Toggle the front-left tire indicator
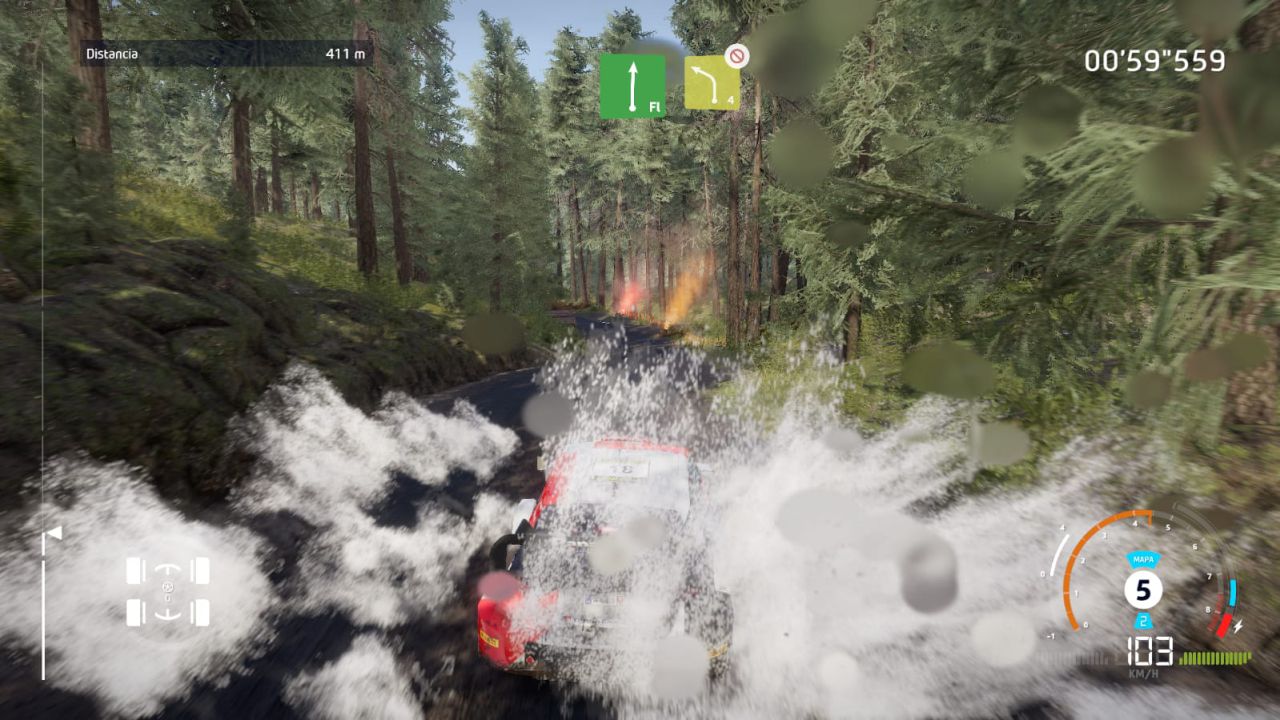Screen dimensions: 1280x720 click(x=133, y=570)
